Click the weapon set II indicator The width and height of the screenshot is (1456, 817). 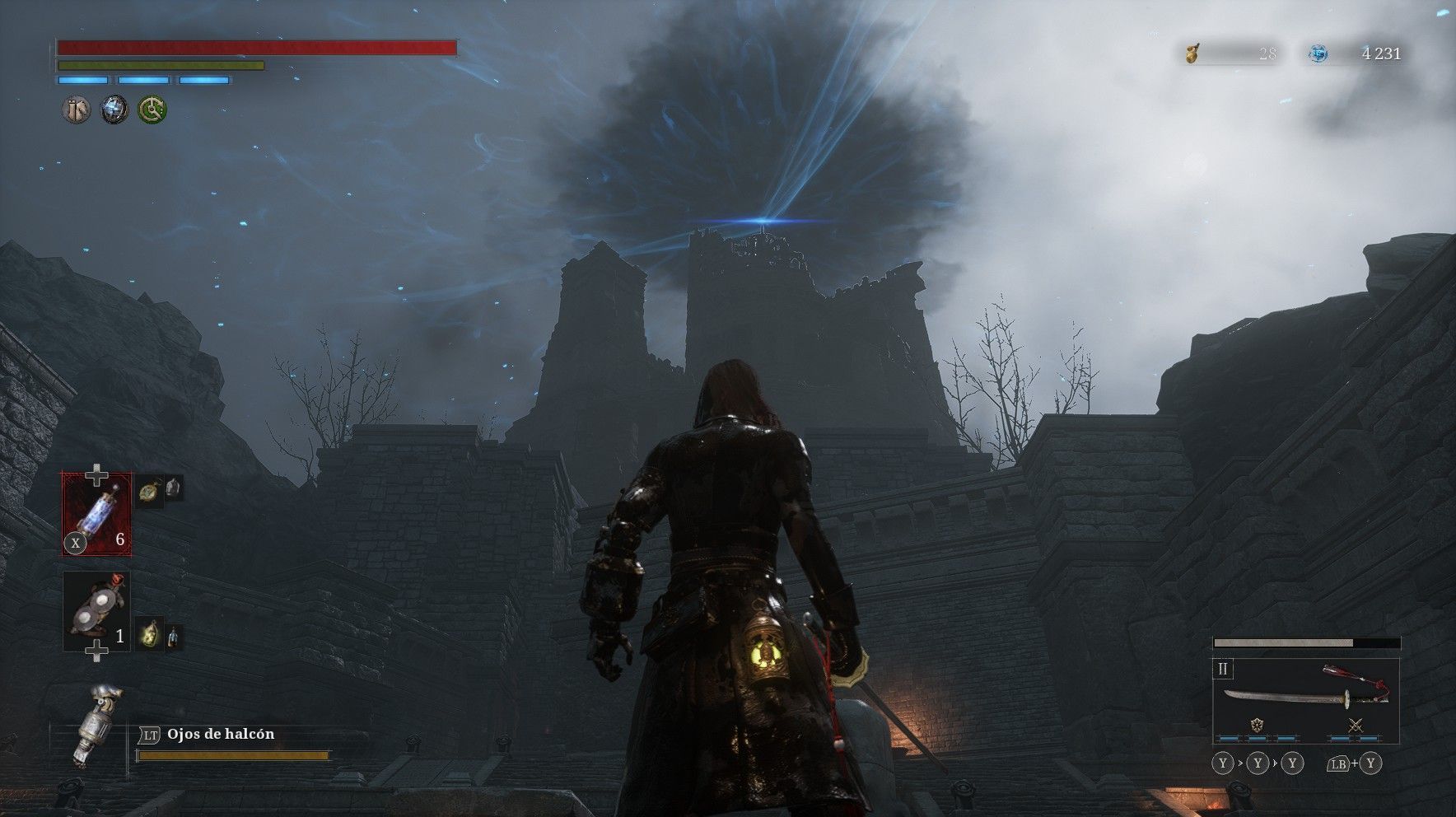click(x=1223, y=669)
